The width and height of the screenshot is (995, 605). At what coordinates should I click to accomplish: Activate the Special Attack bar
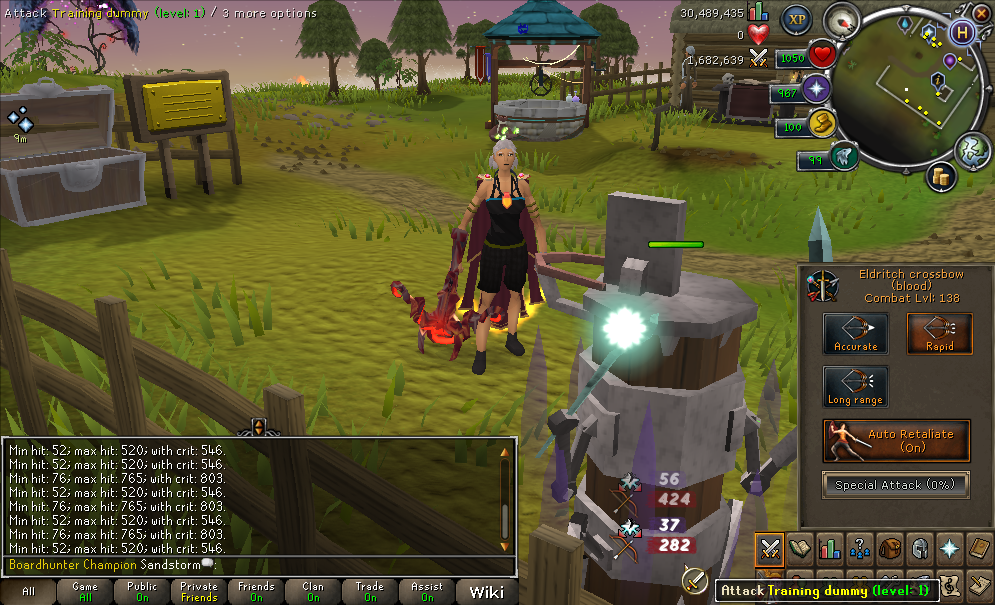pyautogui.click(x=896, y=485)
